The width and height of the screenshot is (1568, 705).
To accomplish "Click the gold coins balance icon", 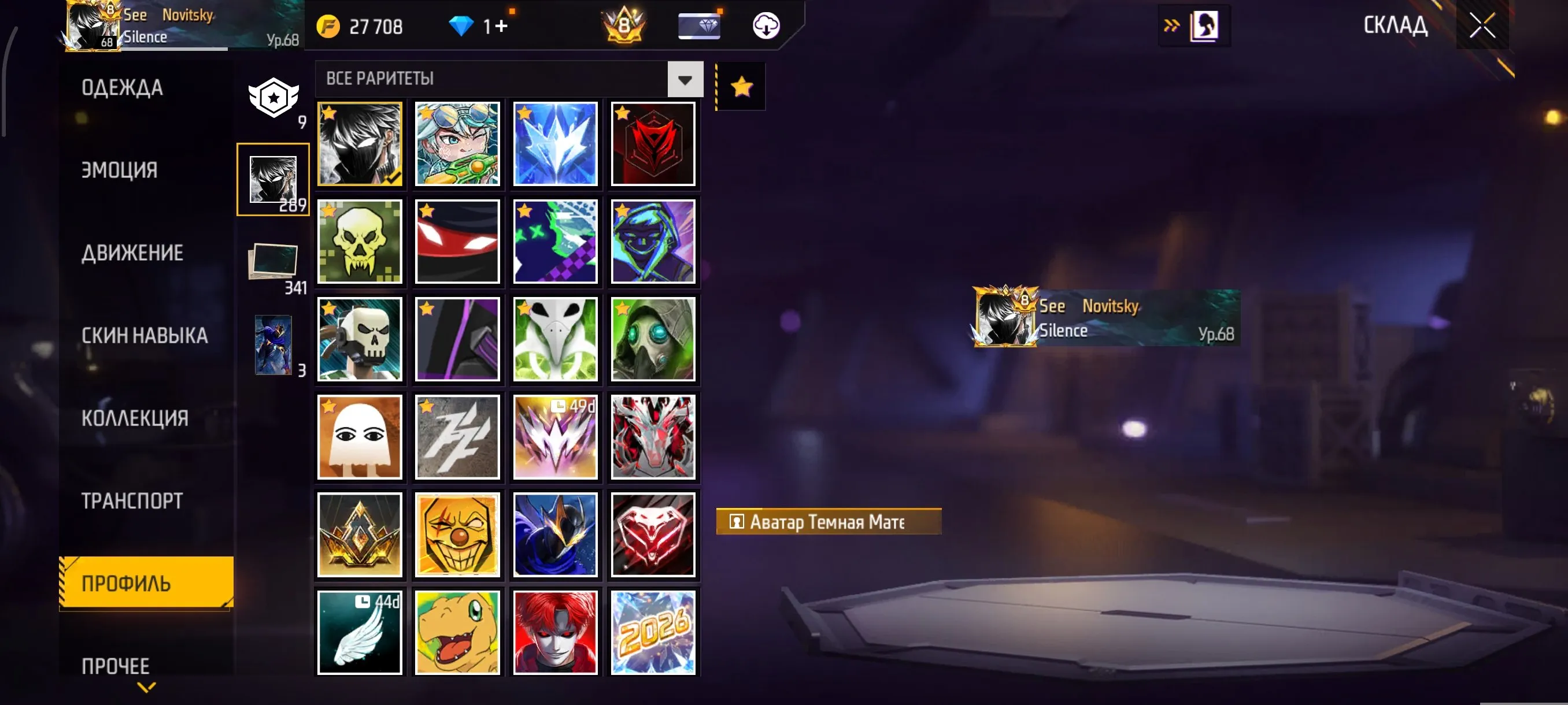I will click(x=327, y=25).
